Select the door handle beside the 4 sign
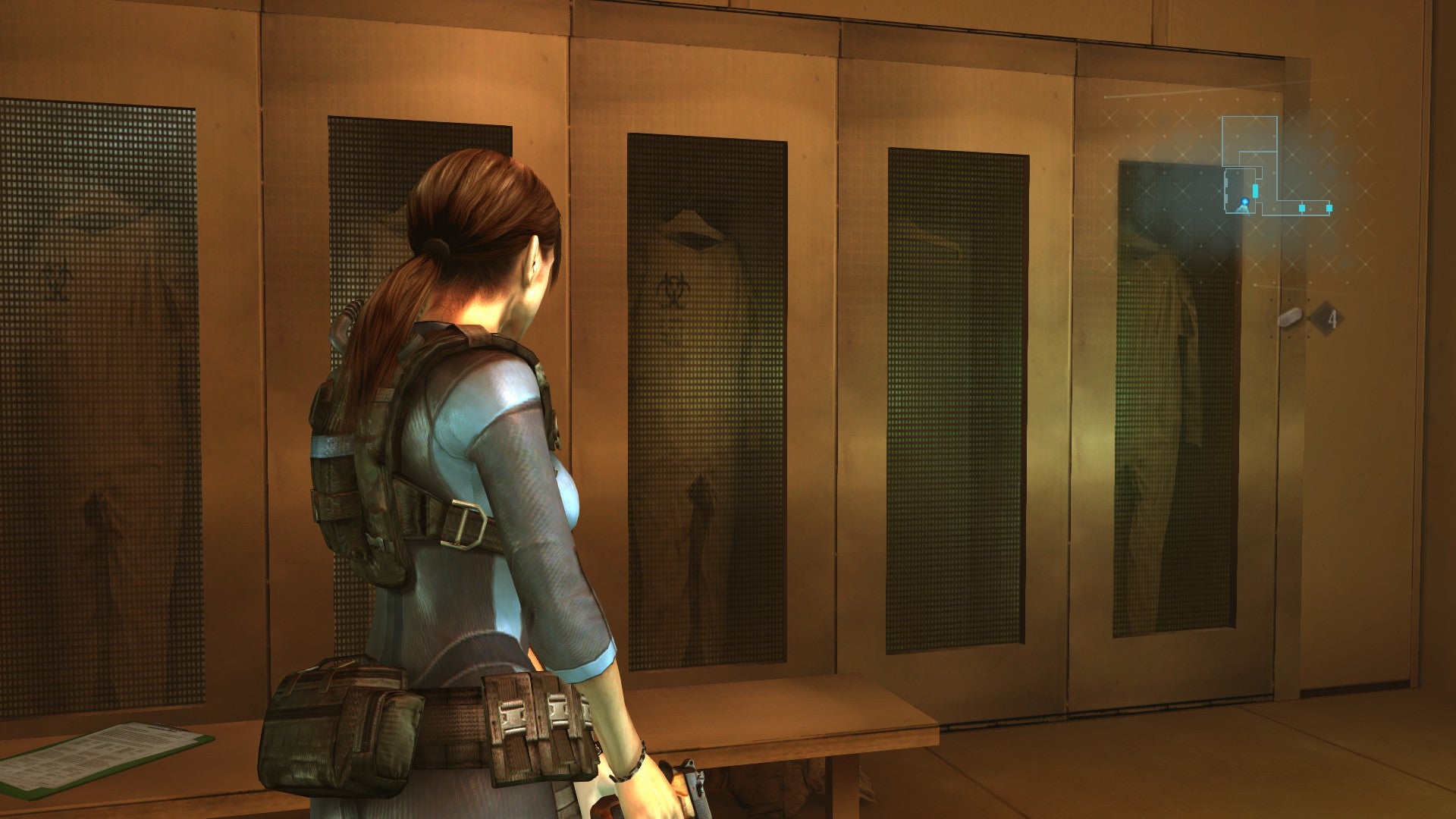Viewport: 1456px width, 819px height. pos(1289,318)
